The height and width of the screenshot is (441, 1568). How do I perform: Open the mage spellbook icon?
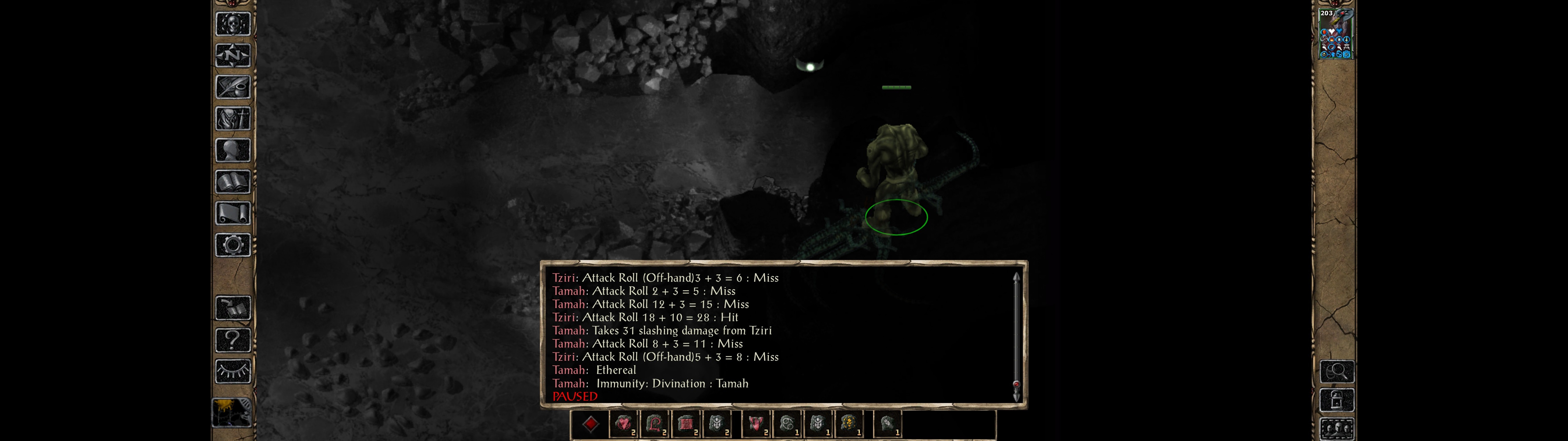[x=233, y=182]
